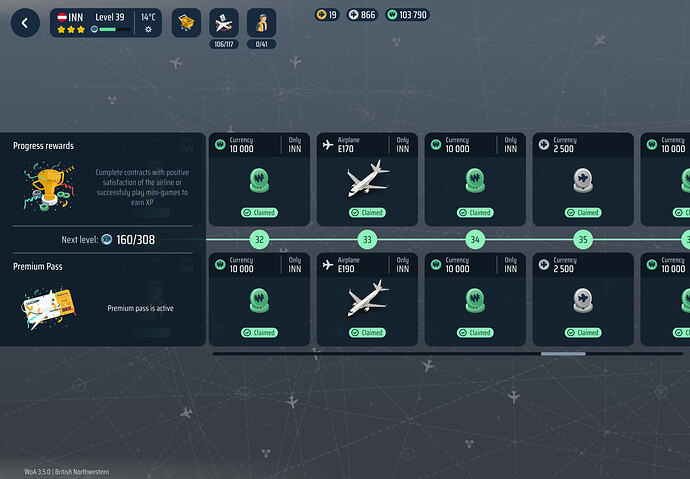
Task: Tap the green currency balance of 103 790
Action: coord(407,15)
